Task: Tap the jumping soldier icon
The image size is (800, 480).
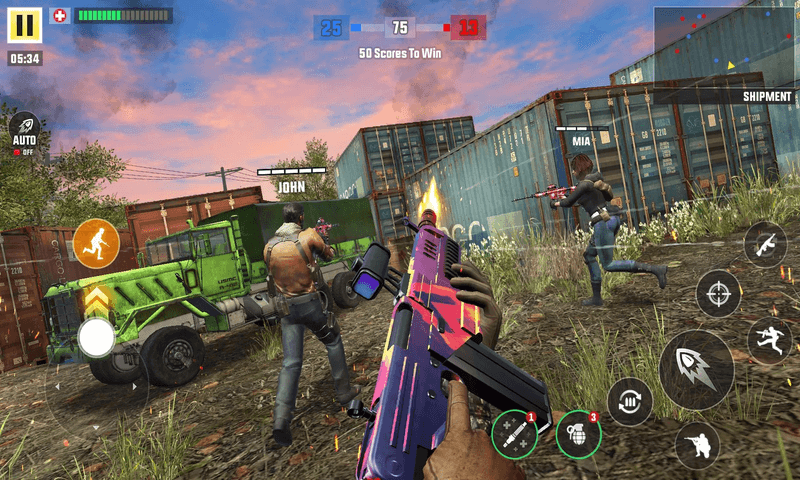Action: 769,340
